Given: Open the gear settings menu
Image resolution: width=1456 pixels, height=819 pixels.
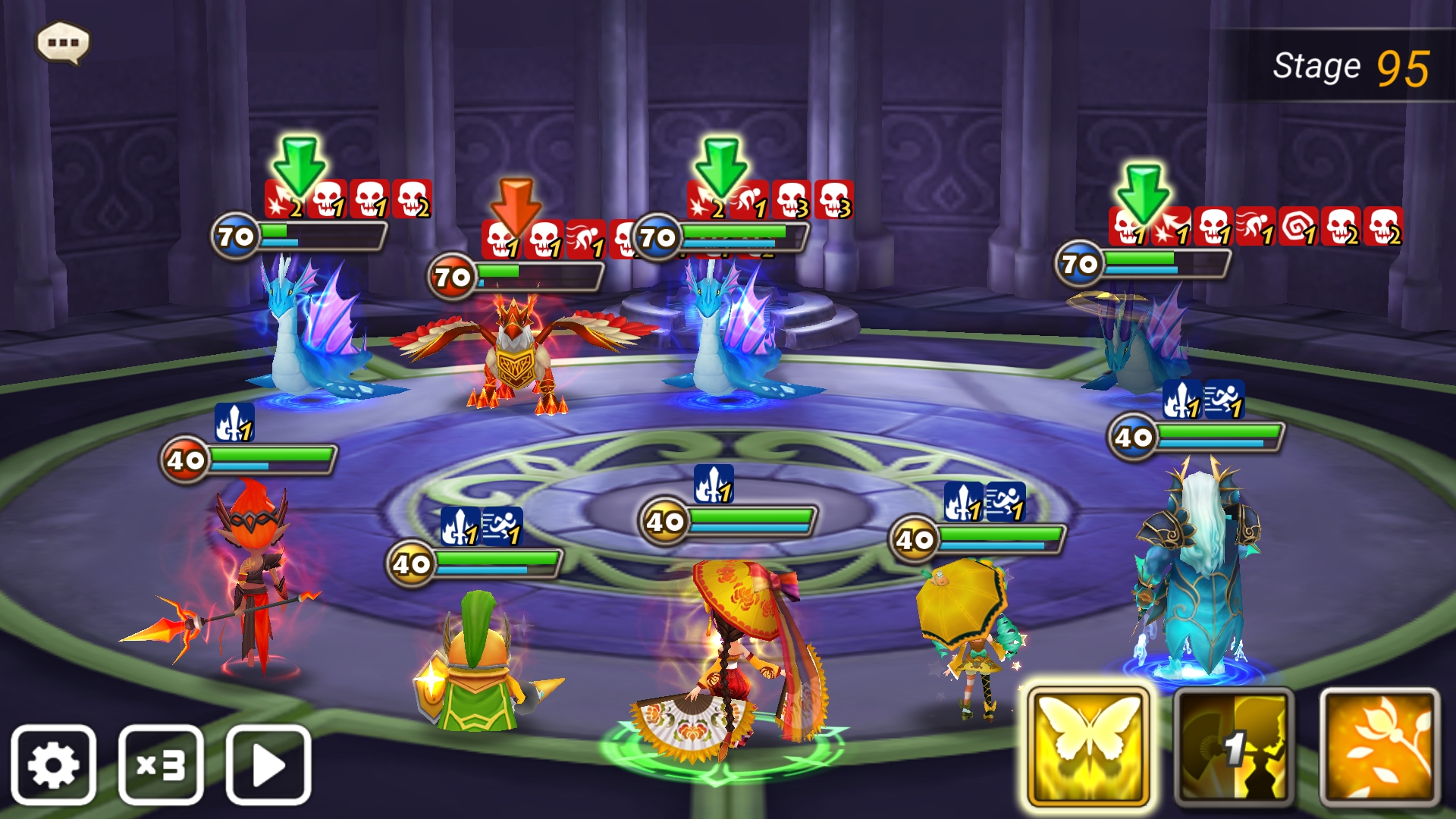Looking at the screenshot, I should [53, 764].
